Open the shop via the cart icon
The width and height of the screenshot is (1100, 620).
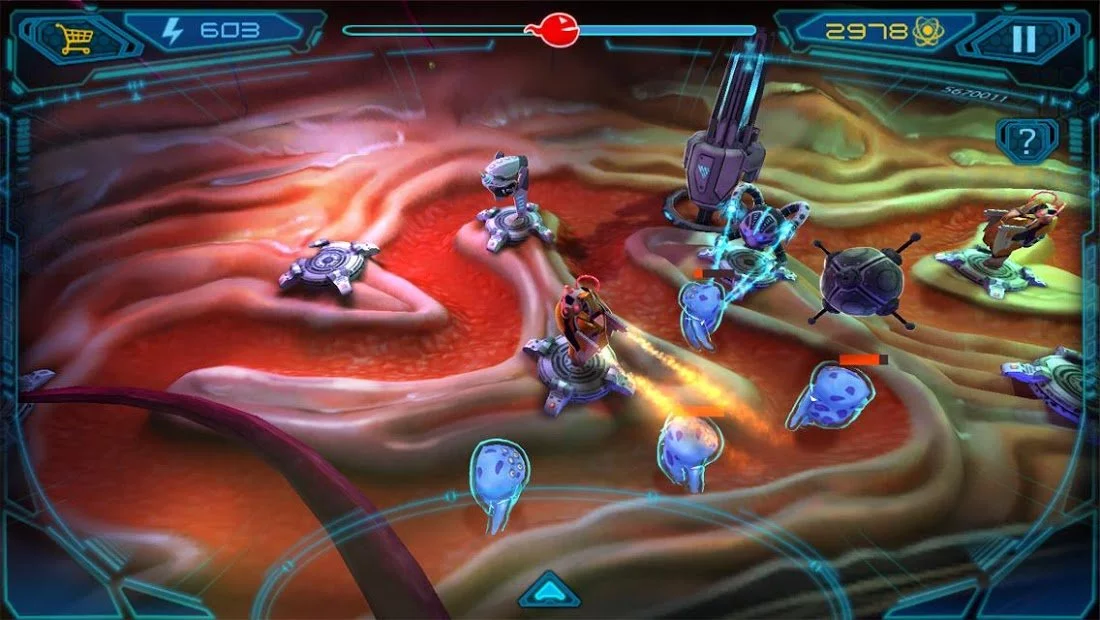tap(74, 38)
